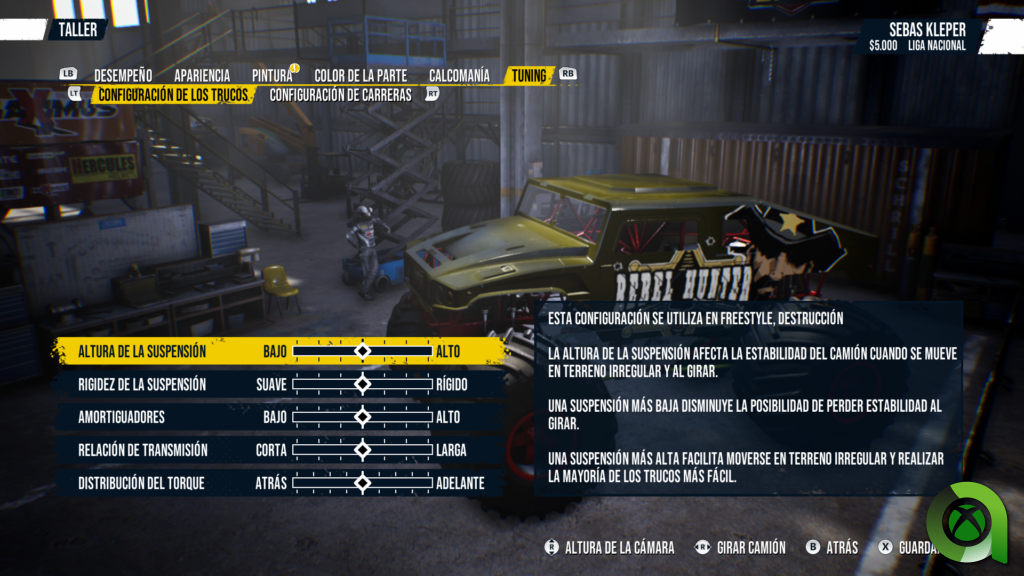Adjust the Altura de la Suspensión slider
This screenshot has width=1024, height=576.
(x=362, y=351)
